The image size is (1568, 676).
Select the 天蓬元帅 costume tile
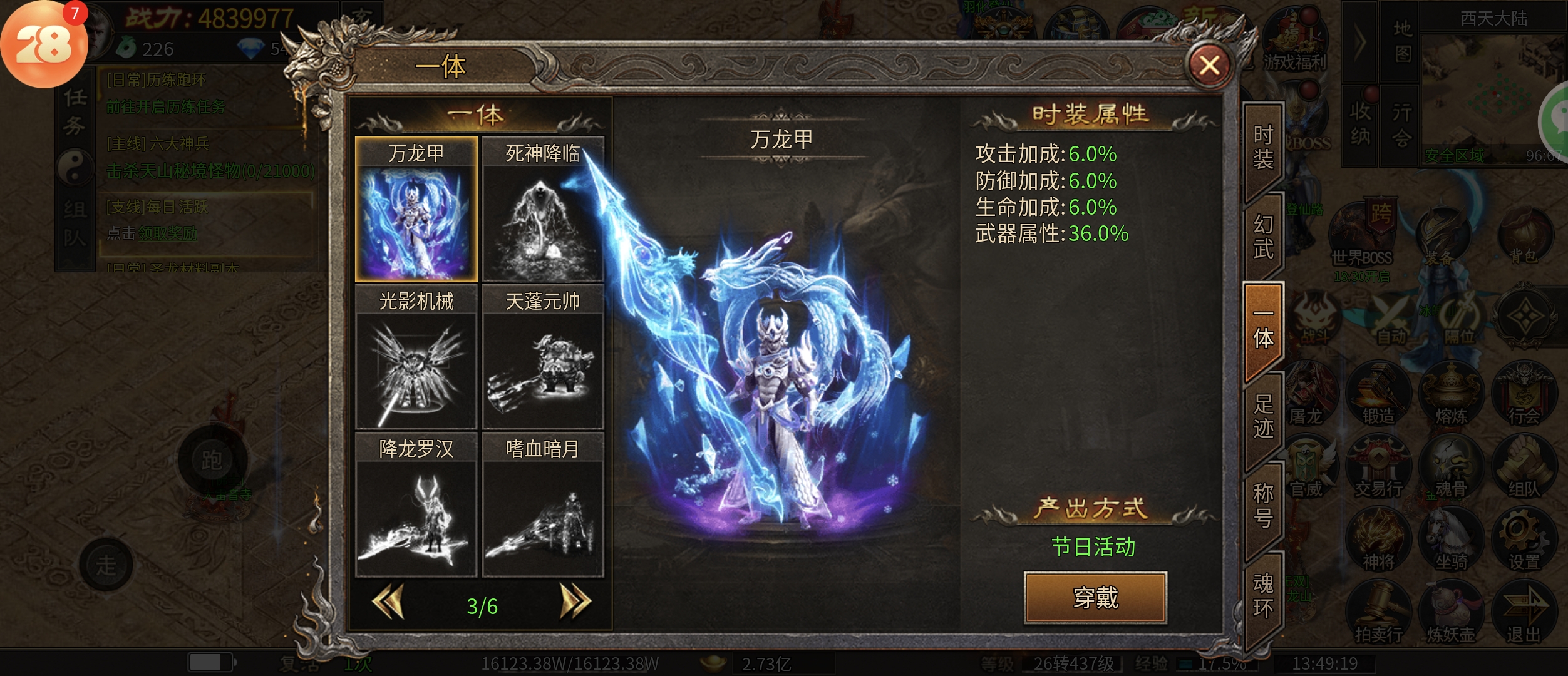pos(542,357)
